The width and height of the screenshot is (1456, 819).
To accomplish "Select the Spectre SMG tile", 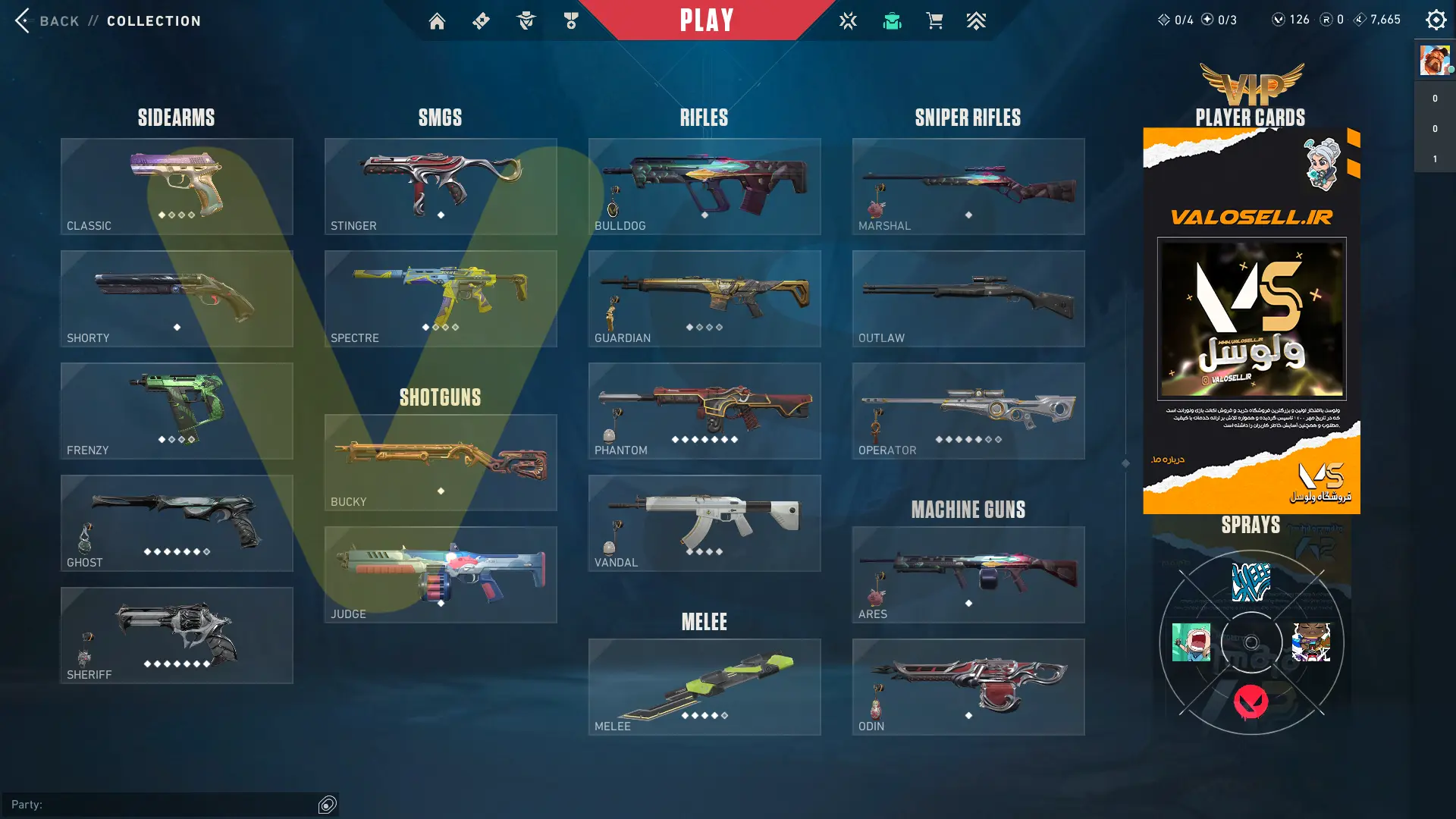I will (x=441, y=299).
